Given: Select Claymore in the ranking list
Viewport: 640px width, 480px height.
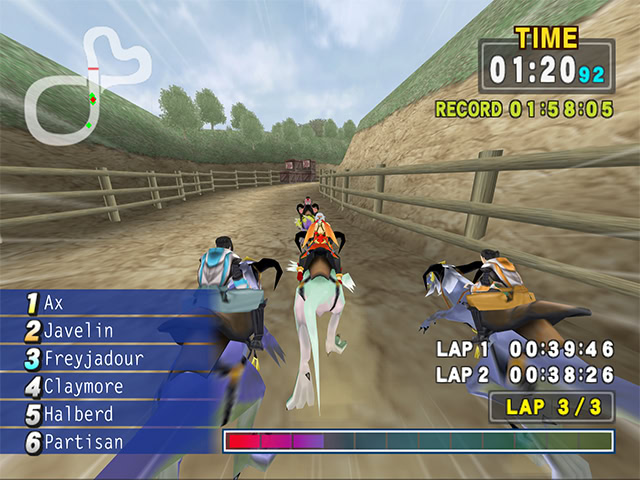Looking at the screenshot, I should pyautogui.click(x=84, y=386).
